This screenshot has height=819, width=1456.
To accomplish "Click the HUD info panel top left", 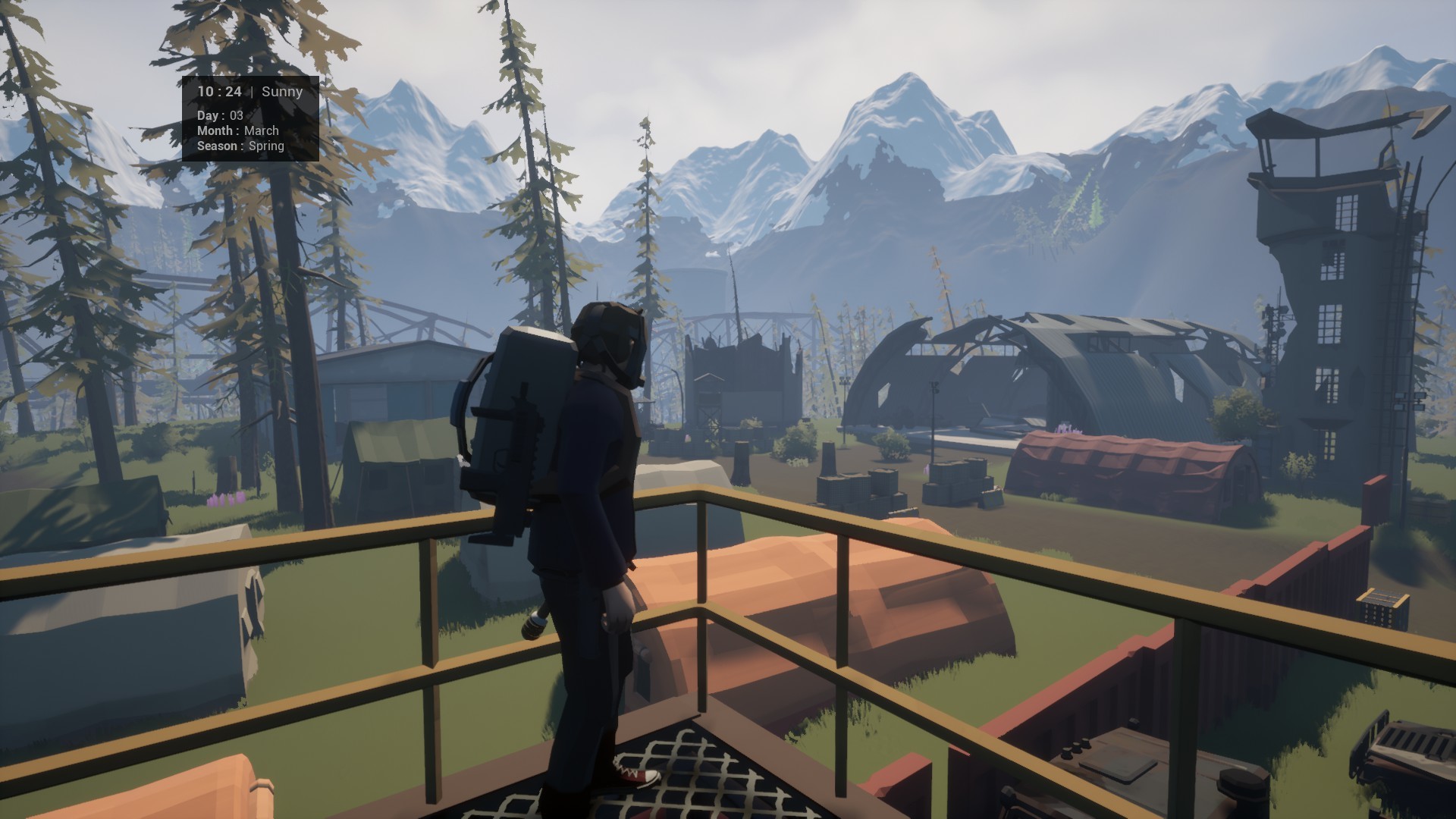I will point(250,118).
